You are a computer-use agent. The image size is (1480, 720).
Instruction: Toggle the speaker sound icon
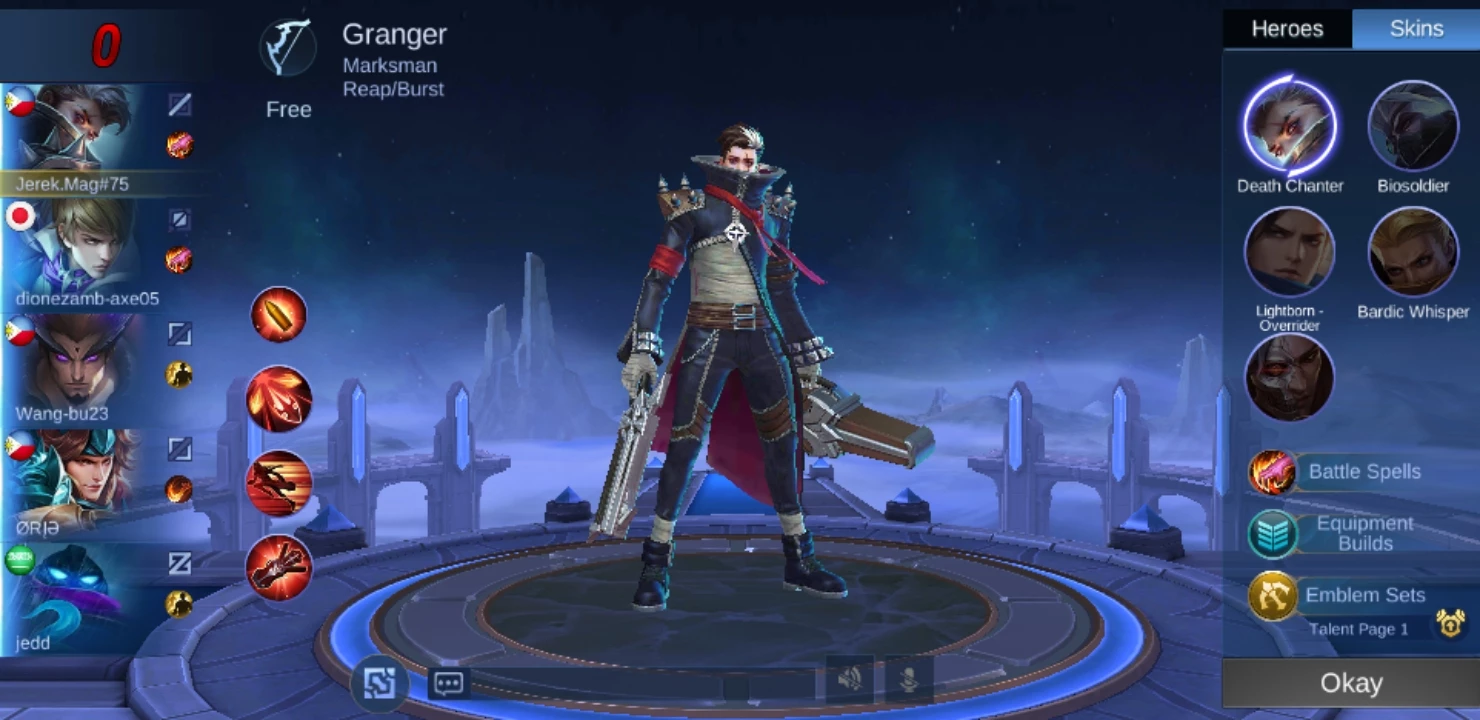tap(850, 680)
